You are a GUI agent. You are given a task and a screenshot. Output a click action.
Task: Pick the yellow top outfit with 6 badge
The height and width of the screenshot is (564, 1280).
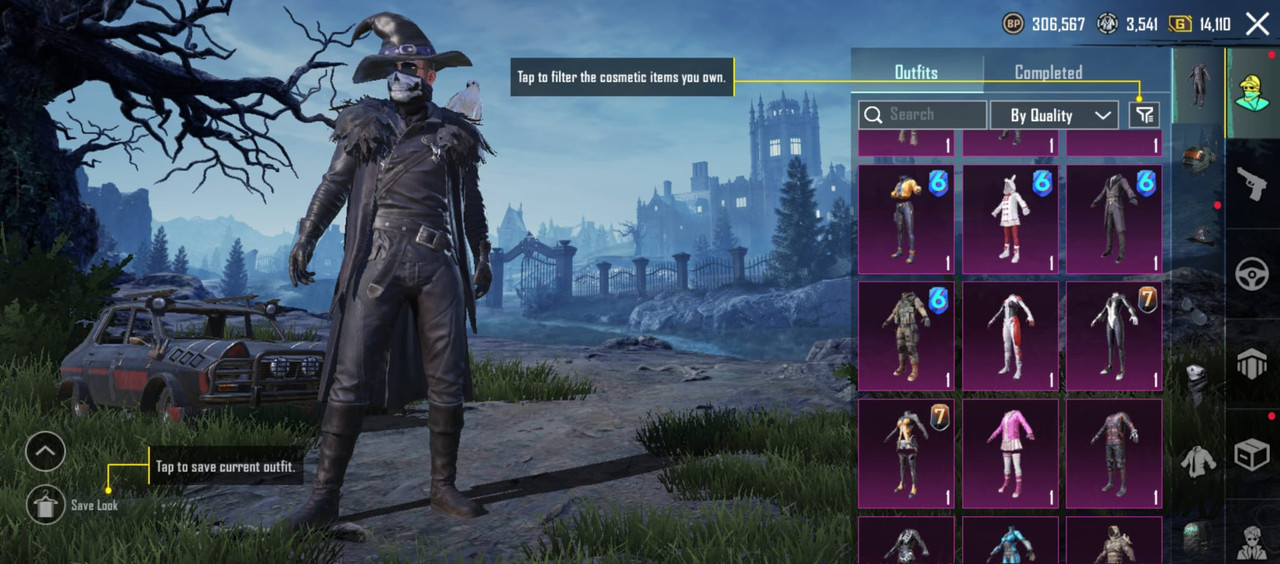tap(906, 219)
